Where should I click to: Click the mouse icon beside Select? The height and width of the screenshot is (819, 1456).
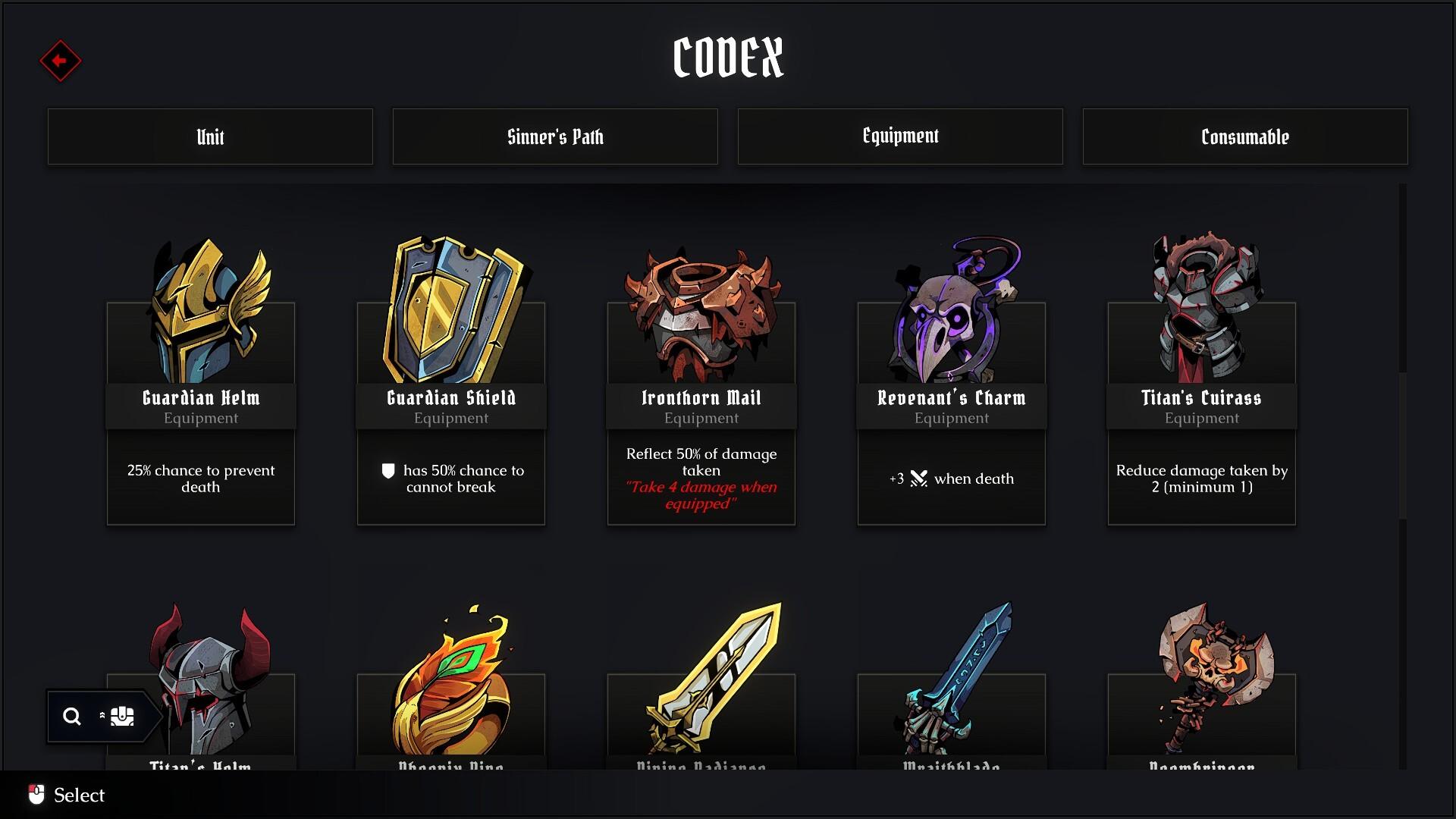pos(36,795)
